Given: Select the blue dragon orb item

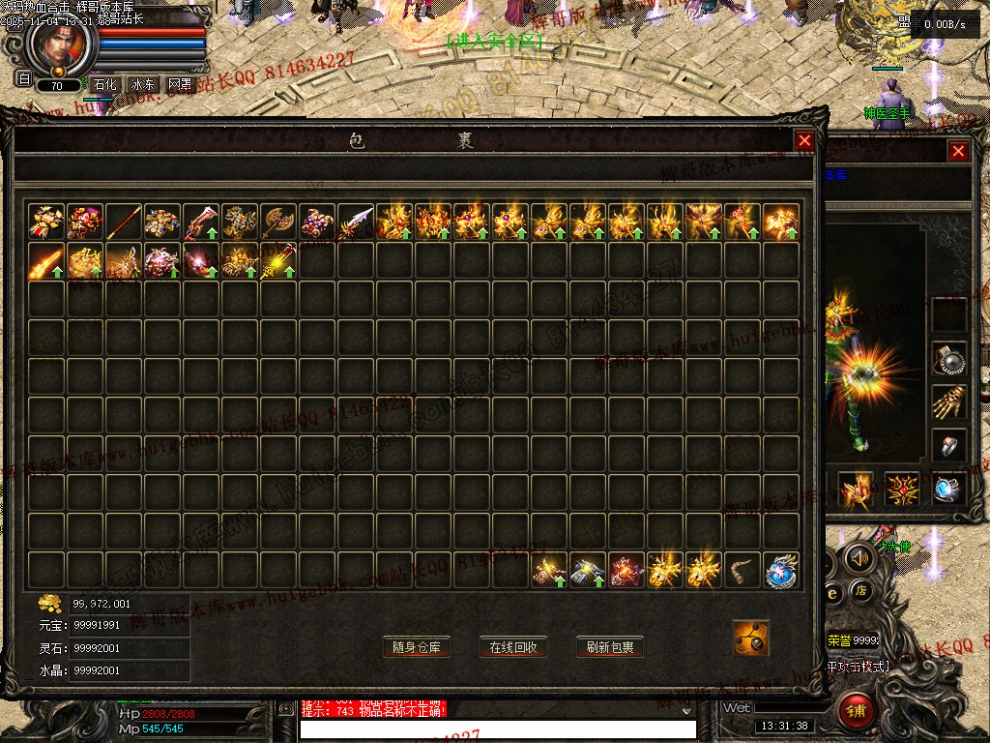Looking at the screenshot, I should tap(781, 570).
